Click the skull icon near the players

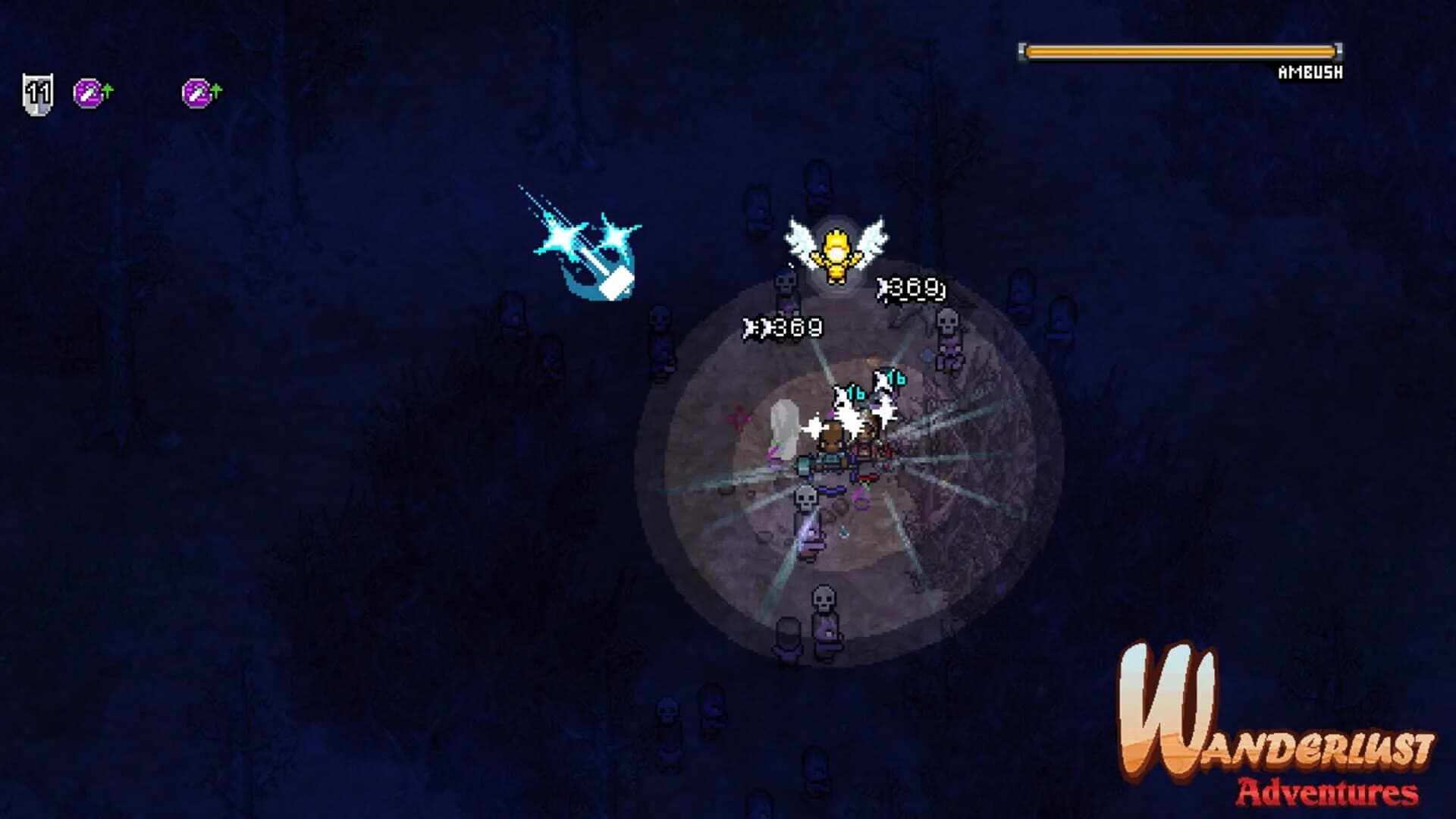[x=807, y=499]
